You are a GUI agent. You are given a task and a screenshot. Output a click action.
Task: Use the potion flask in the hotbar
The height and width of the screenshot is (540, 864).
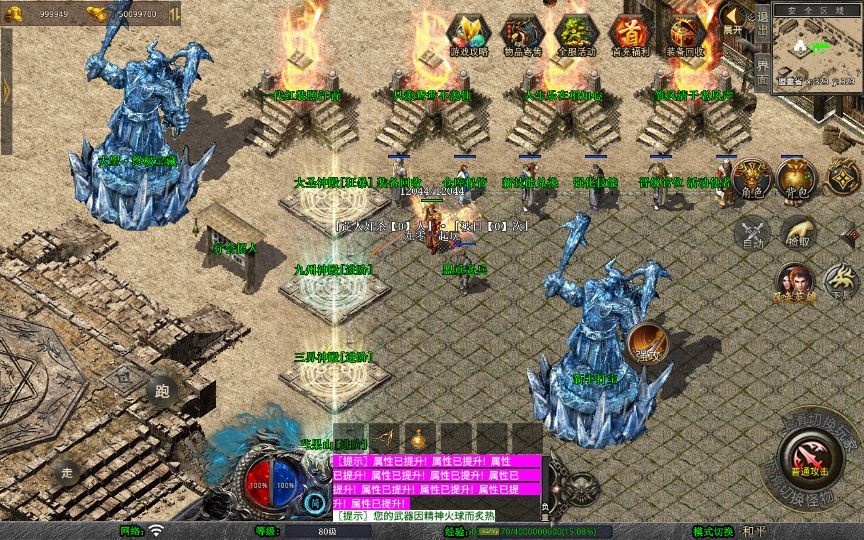click(418, 439)
